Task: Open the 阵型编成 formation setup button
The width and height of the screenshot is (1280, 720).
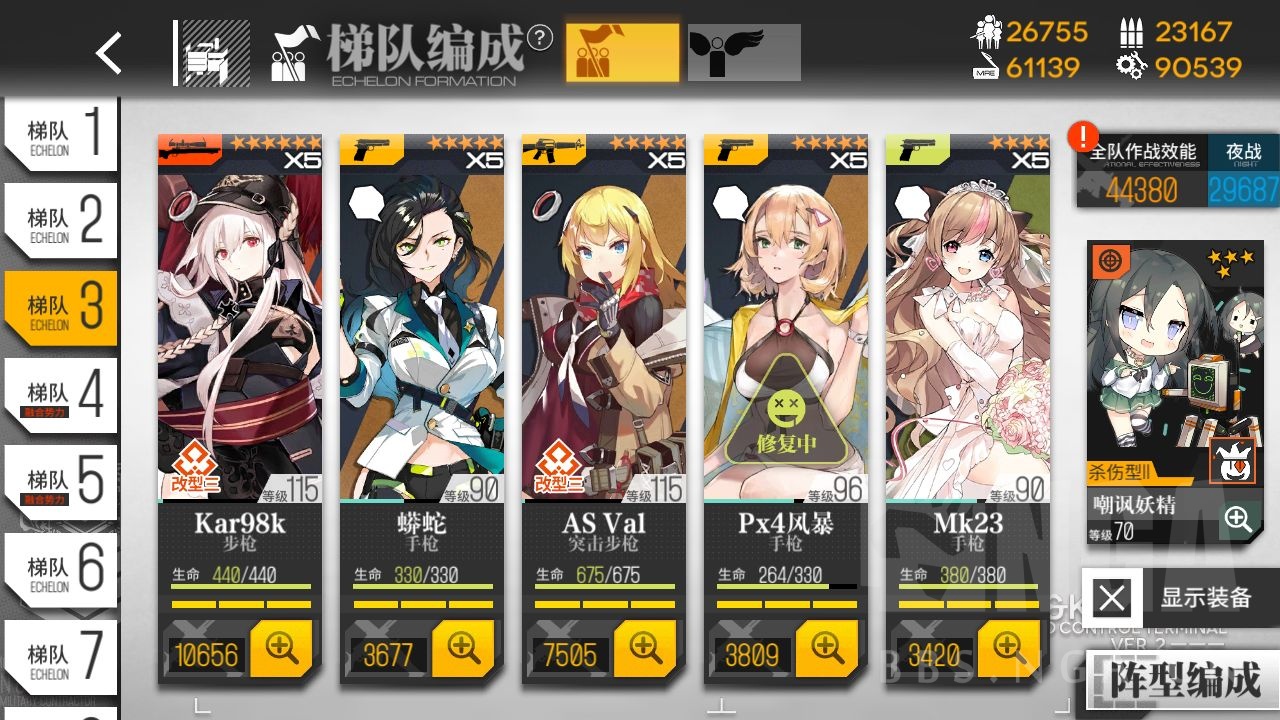Action: click(1184, 680)
